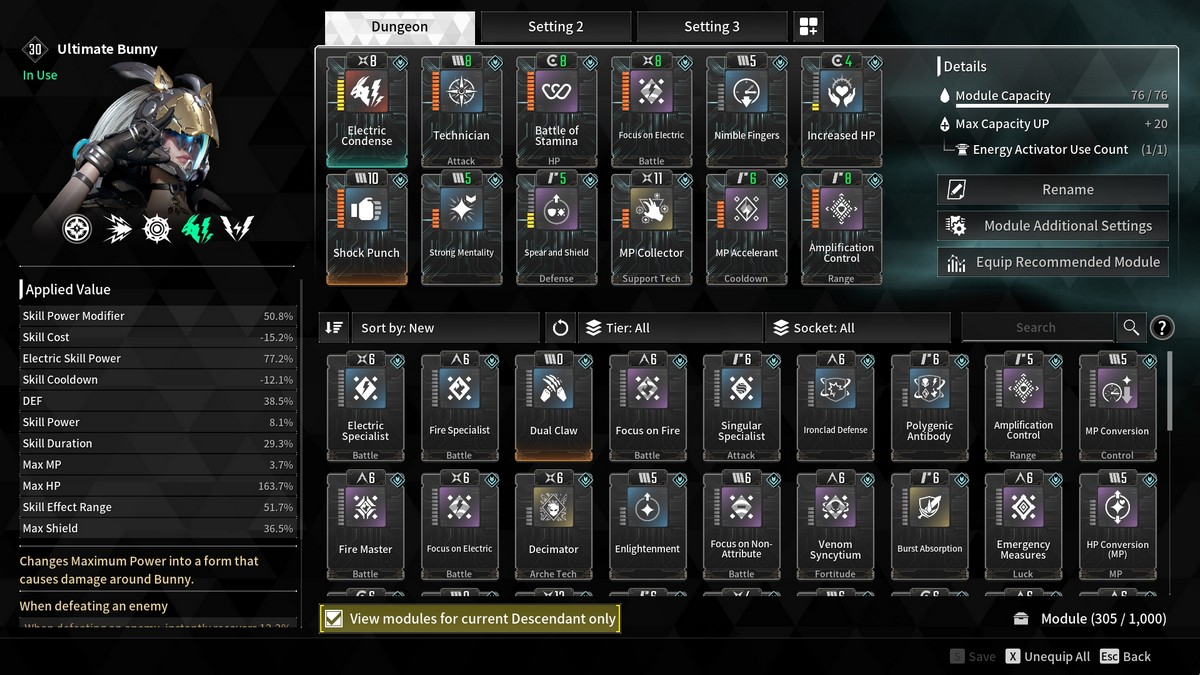Pick the equipped Increased HP module
Screen dimensions: 1200x675
tap(840, 111)
